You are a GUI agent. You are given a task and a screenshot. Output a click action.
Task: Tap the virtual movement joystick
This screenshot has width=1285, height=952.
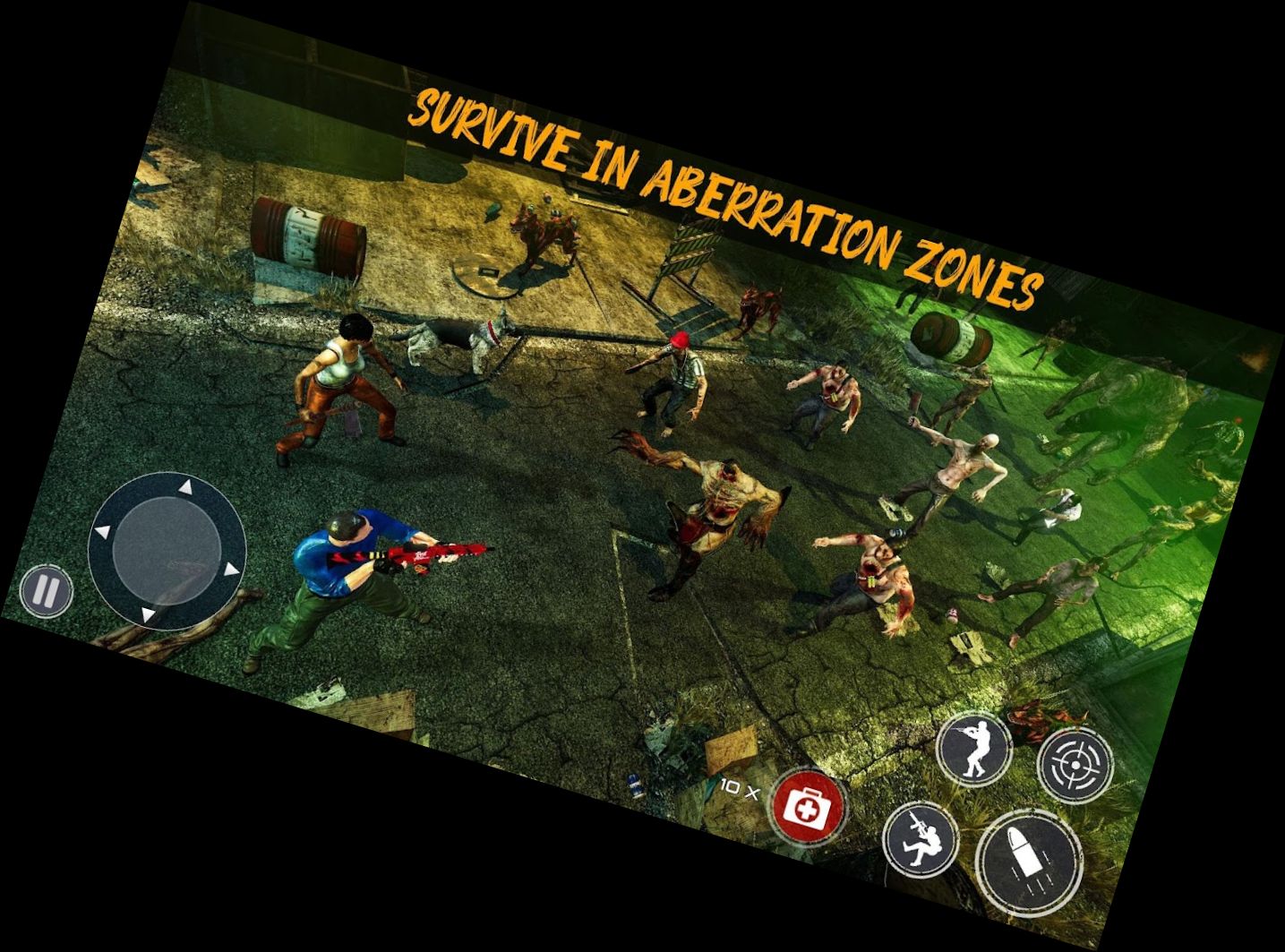pyautogui.click(x=167, y=550)
